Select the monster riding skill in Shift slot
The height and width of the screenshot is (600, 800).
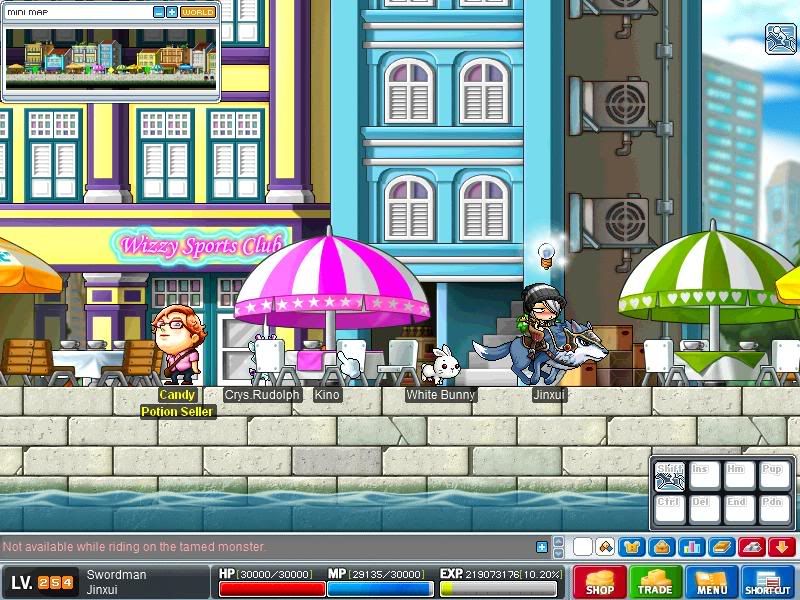[670, 477]
